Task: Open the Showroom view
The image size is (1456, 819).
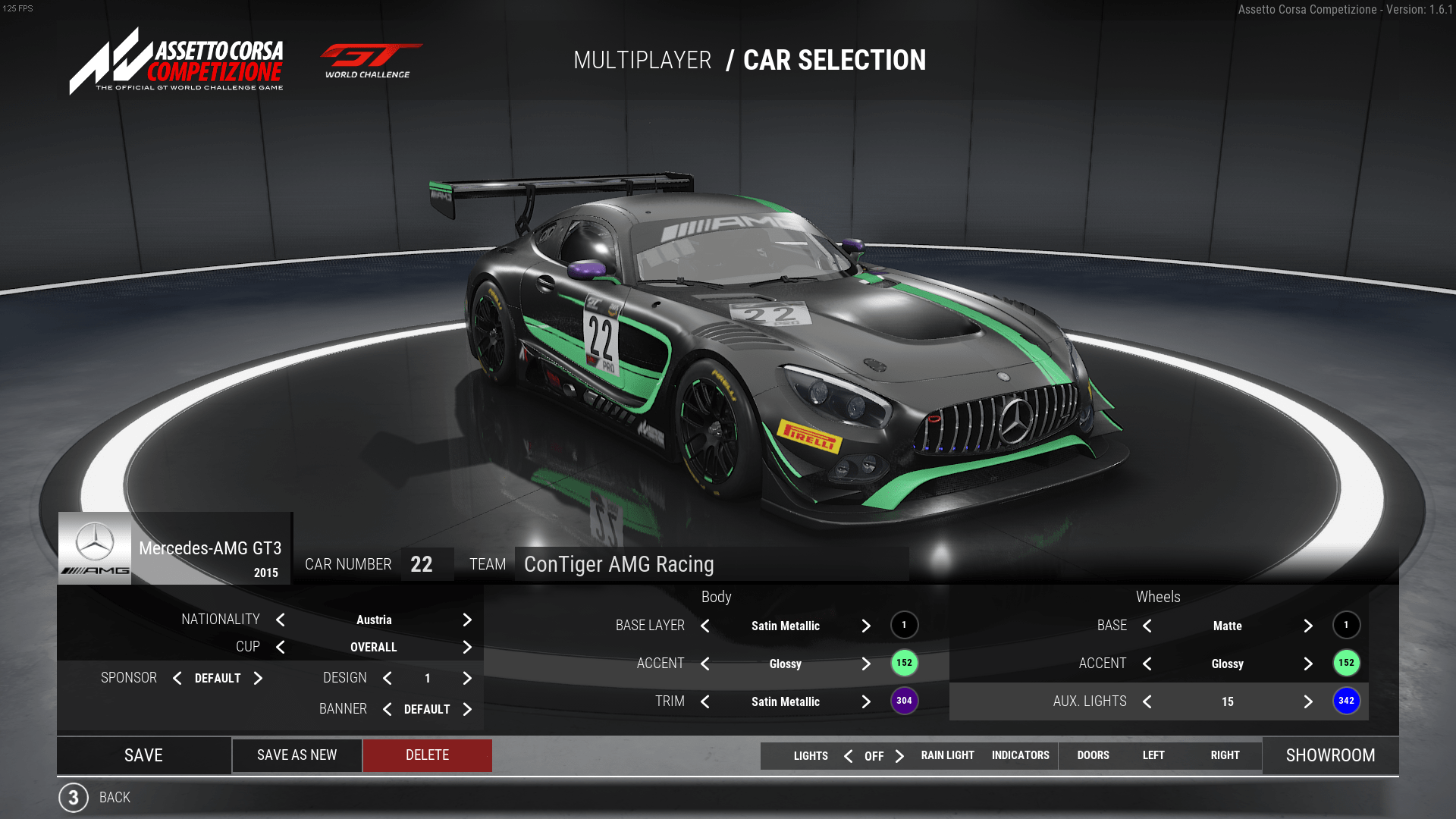Action: [x=1330, y=755]
